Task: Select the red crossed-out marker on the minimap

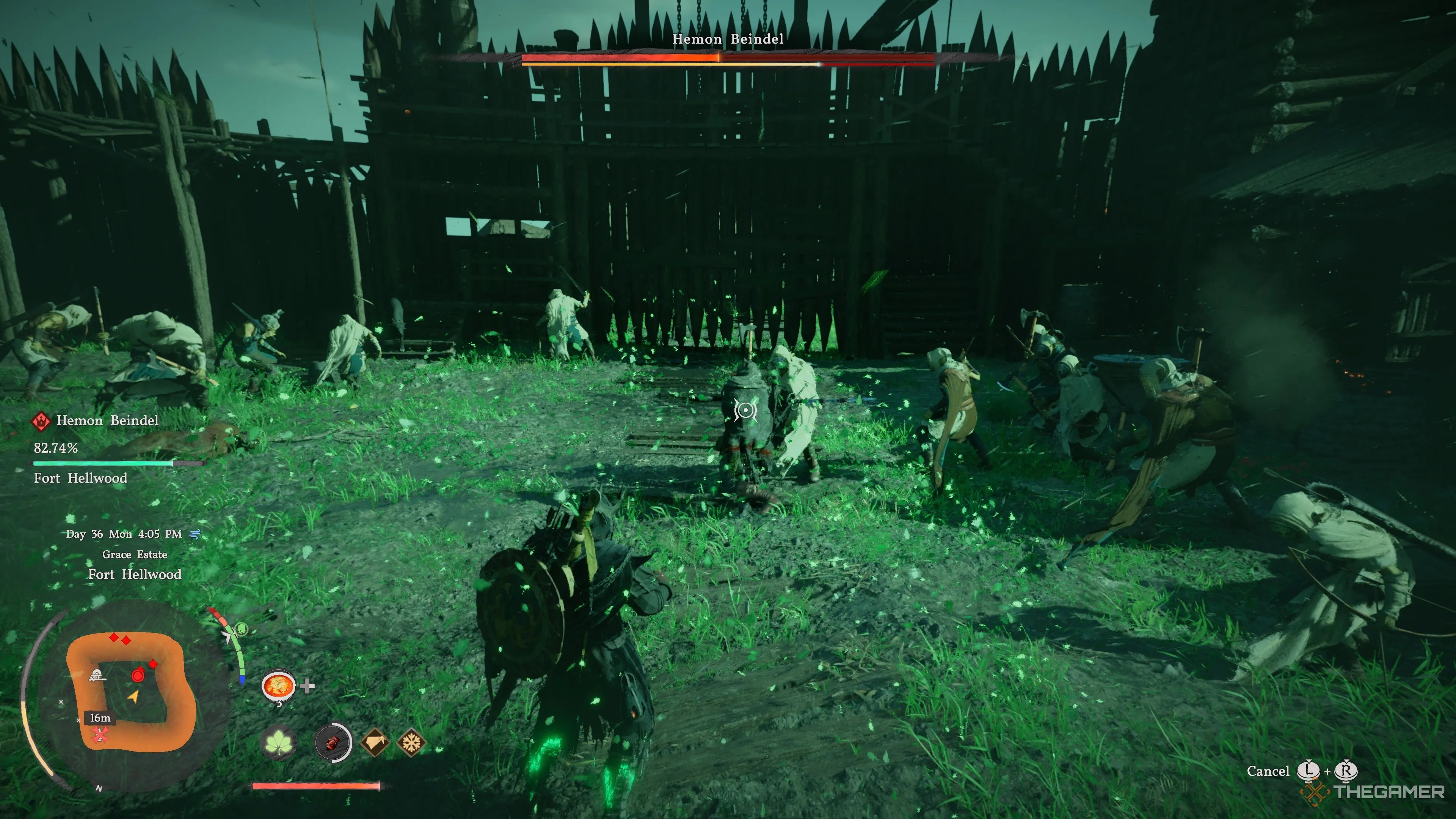Action: click(100, 734)
